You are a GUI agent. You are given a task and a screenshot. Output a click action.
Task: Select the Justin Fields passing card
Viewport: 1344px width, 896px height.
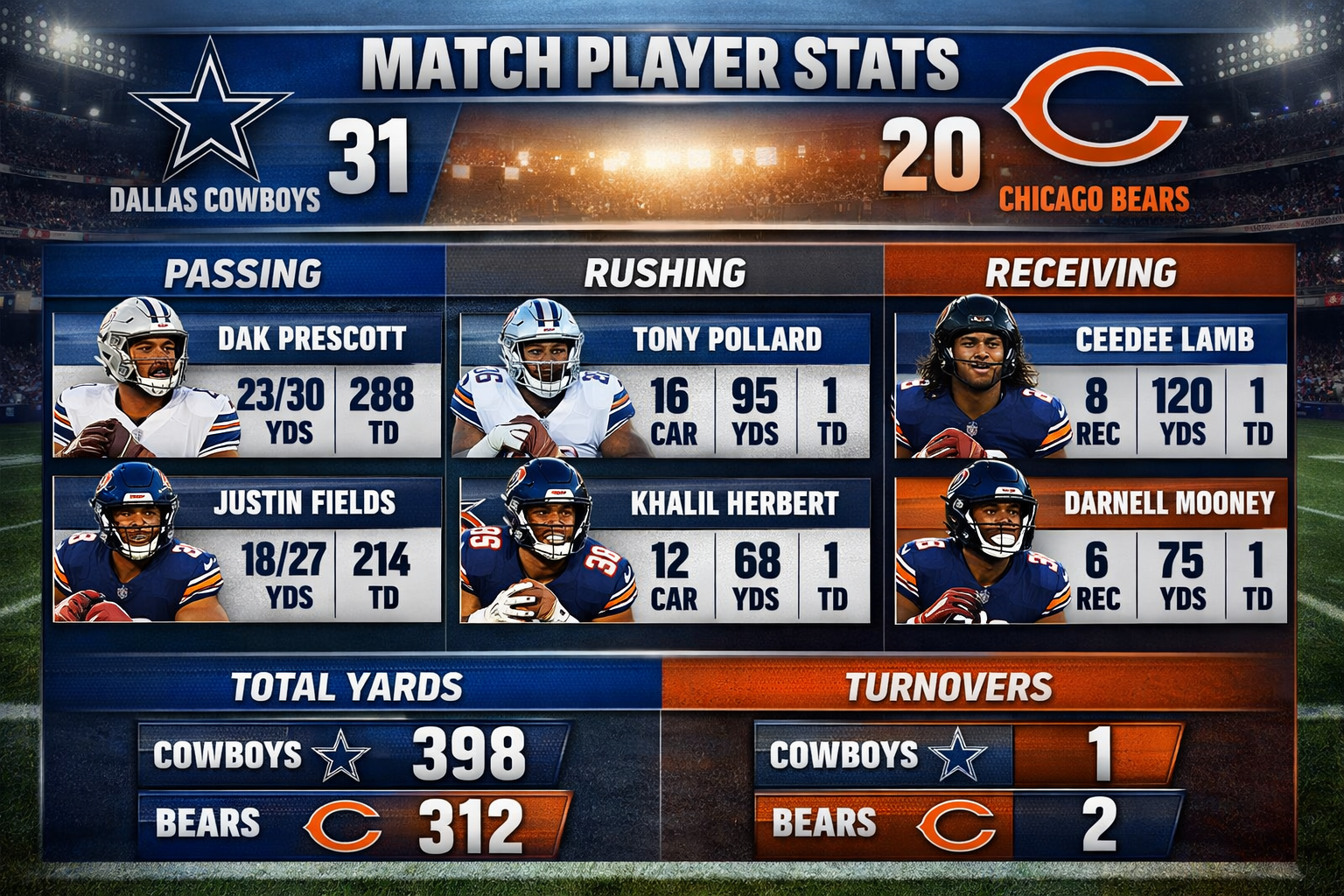(x=247, y=549)
